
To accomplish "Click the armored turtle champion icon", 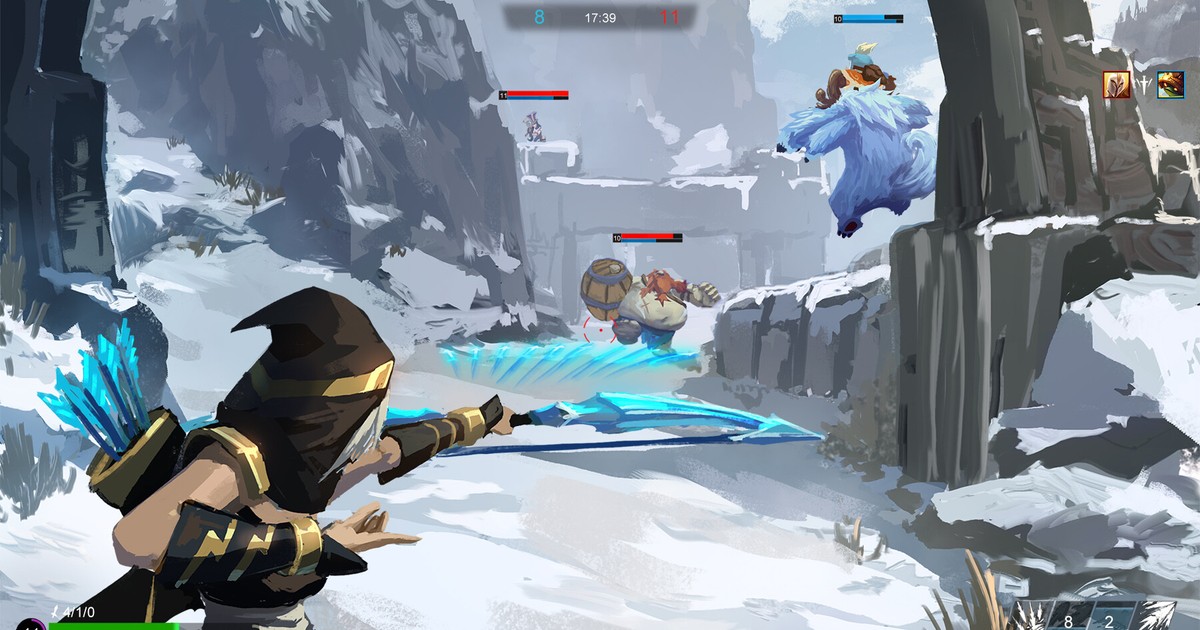I will pyautogui.click(x=1171, y=85).
